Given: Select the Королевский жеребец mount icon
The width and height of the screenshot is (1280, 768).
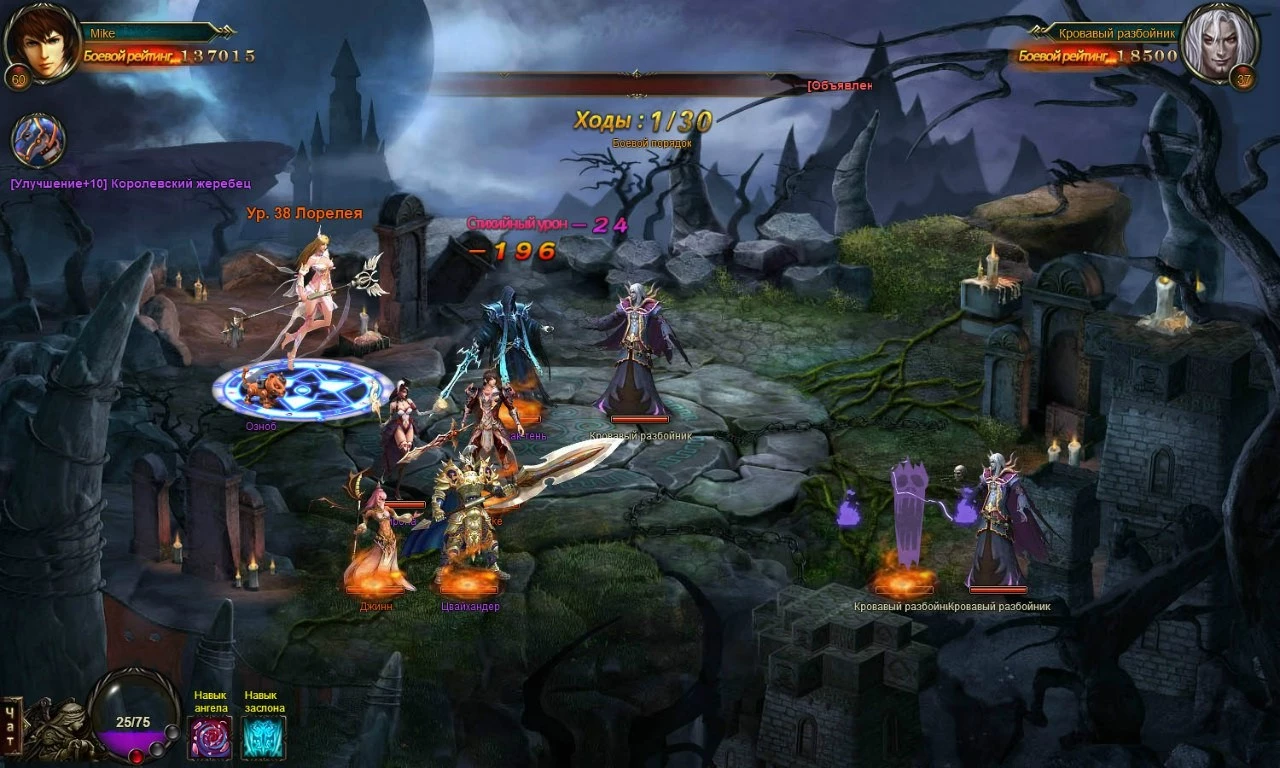Looking at the screenshot, I should [x=39, y=140].
